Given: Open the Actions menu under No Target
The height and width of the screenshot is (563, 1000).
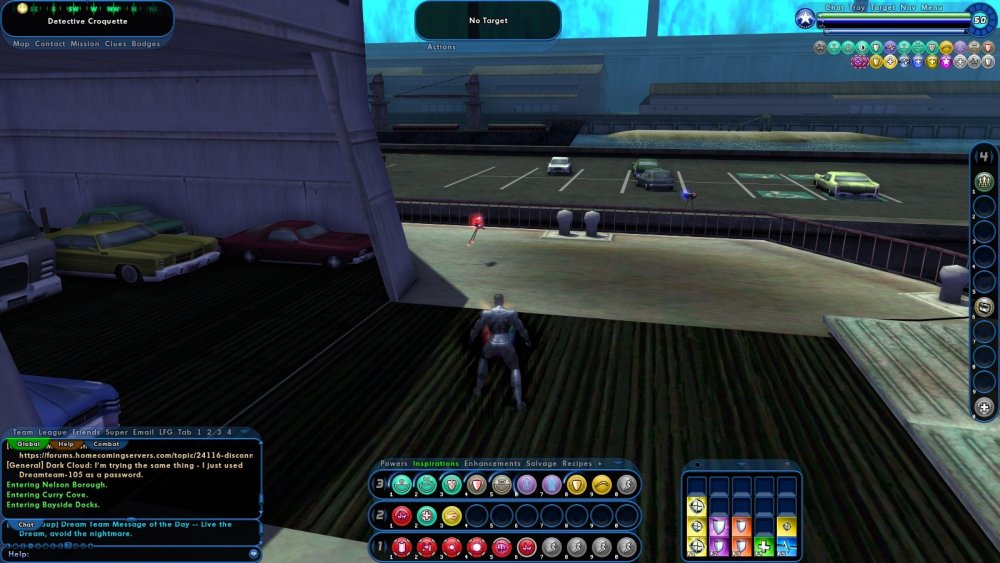Looking at the screenshot, I should pos(441,47).
